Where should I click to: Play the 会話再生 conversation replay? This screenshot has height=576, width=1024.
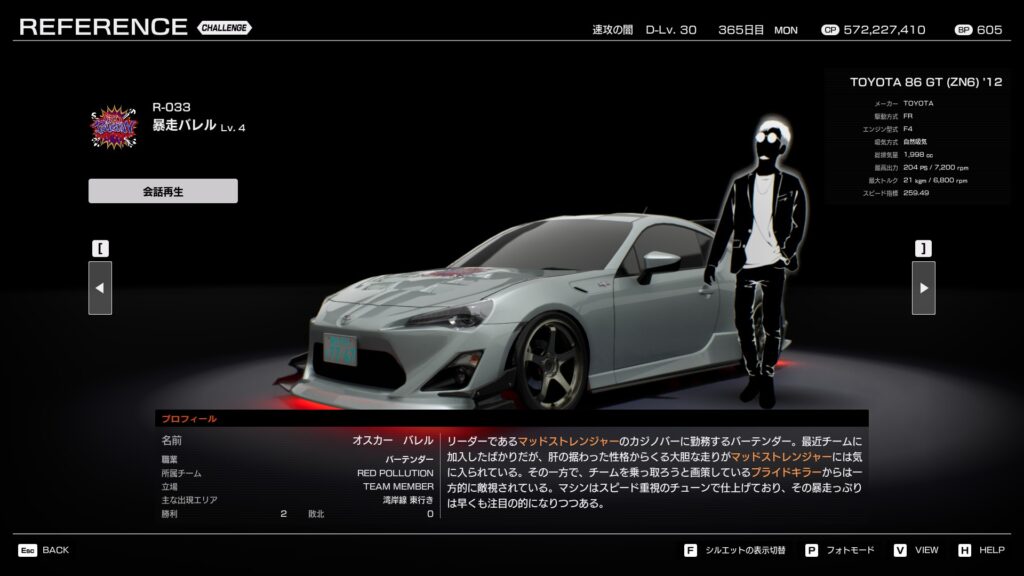(163, 191)
